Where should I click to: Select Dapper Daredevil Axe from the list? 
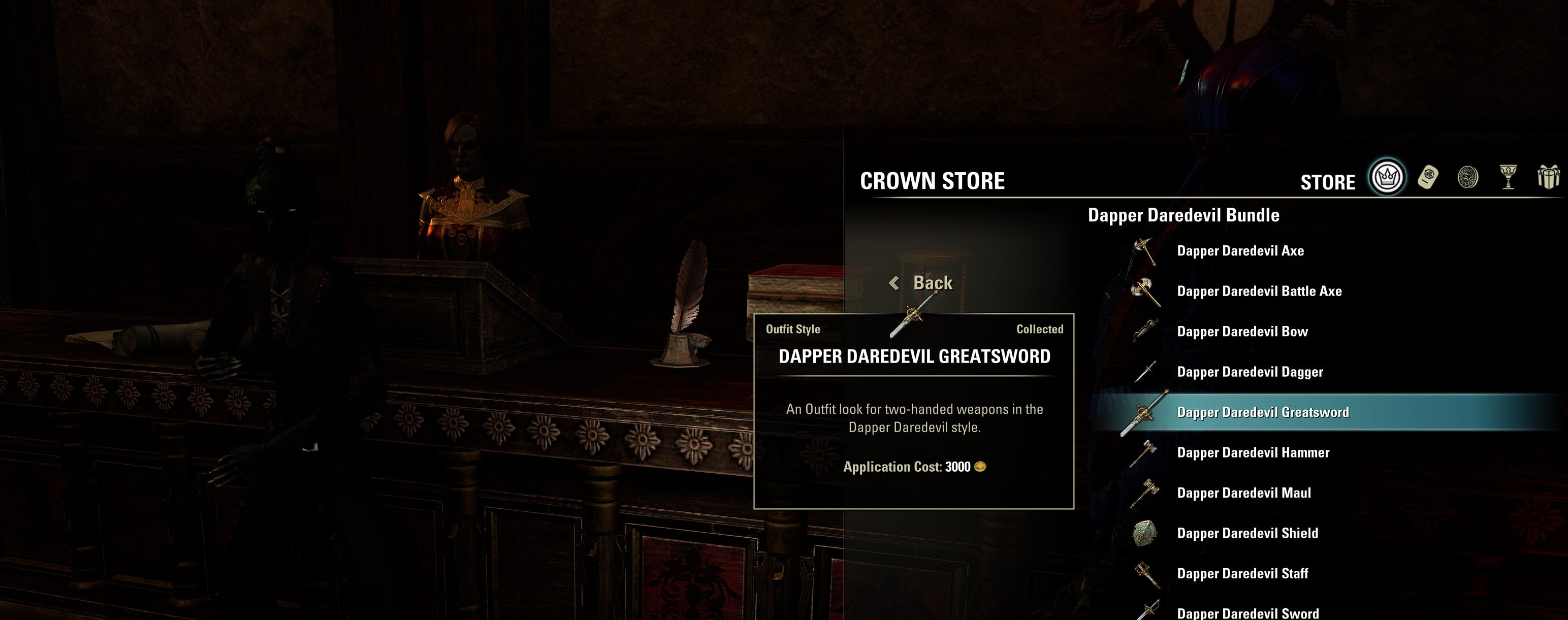coord(1240,251)
